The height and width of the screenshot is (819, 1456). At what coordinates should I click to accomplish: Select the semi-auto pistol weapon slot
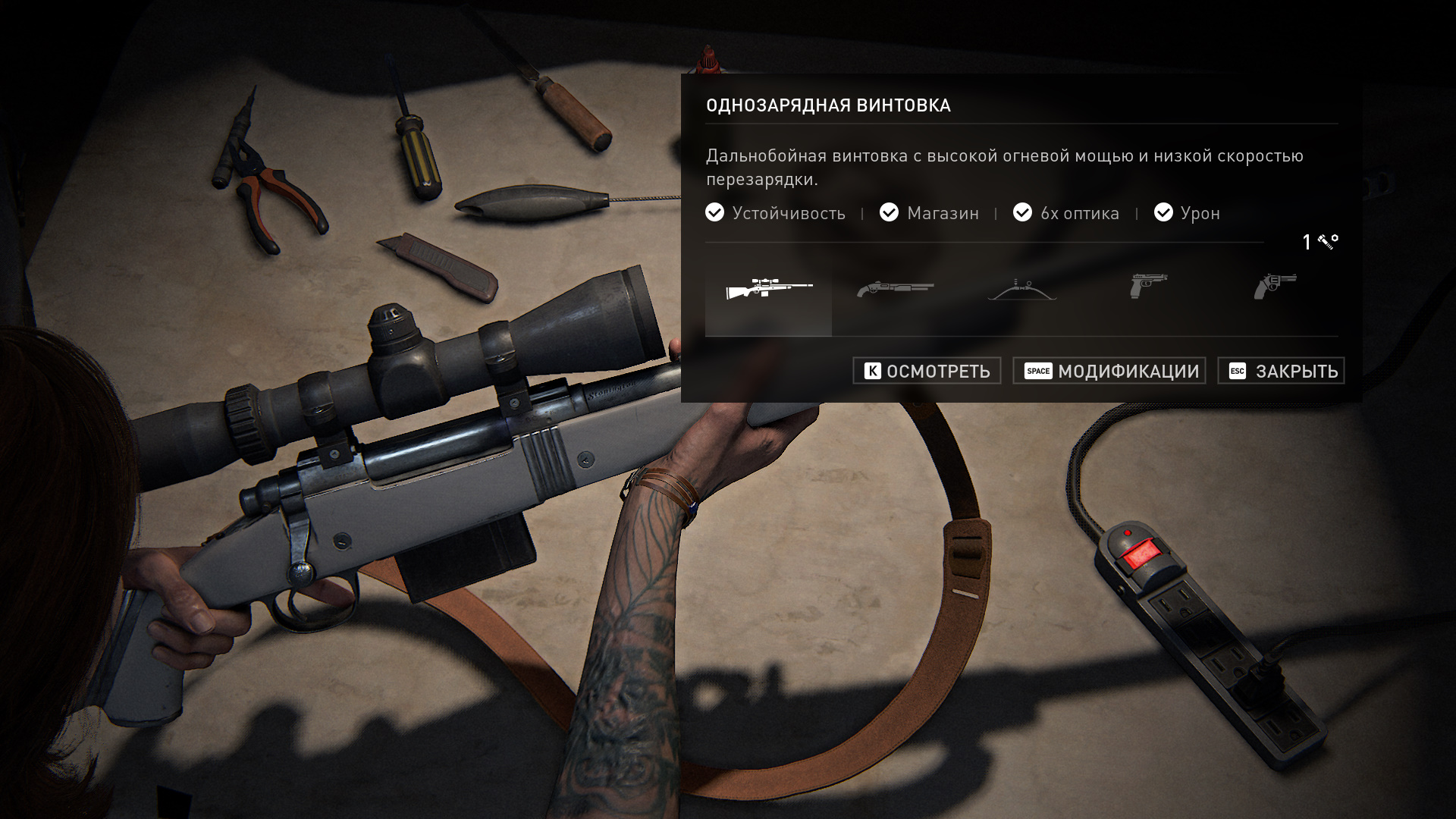click(1148, 287)
